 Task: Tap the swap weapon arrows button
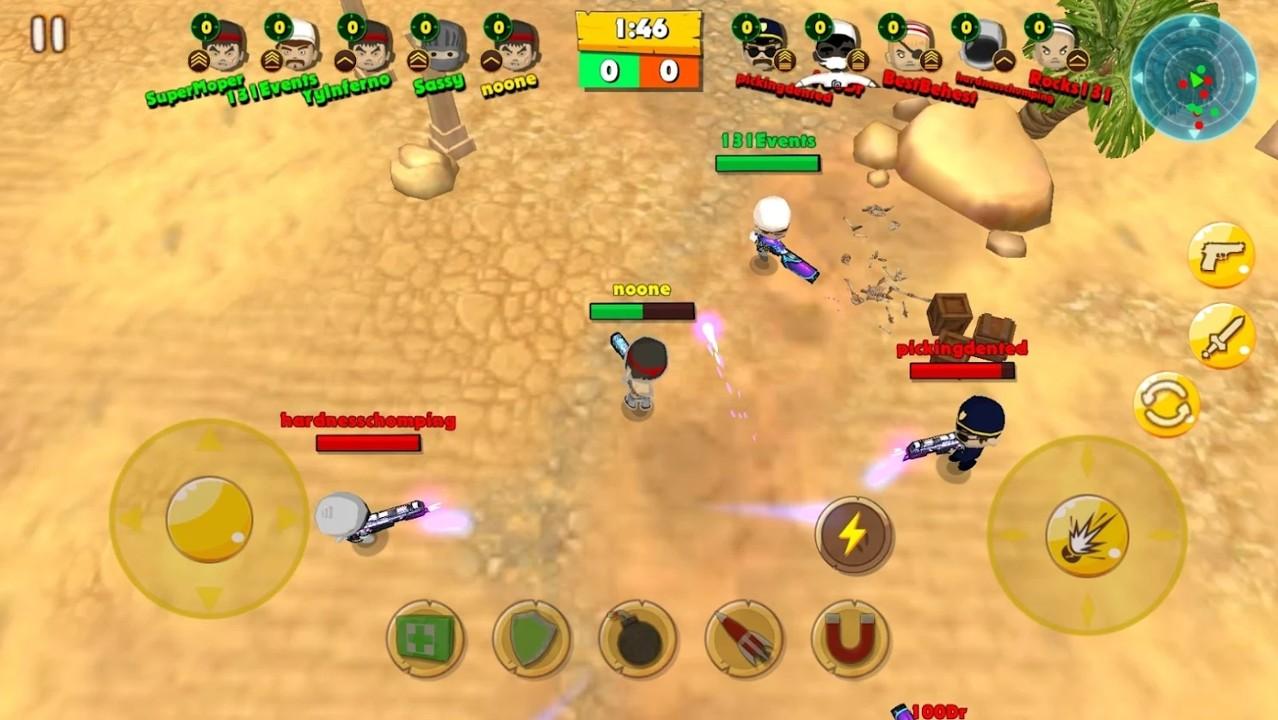1167,405
